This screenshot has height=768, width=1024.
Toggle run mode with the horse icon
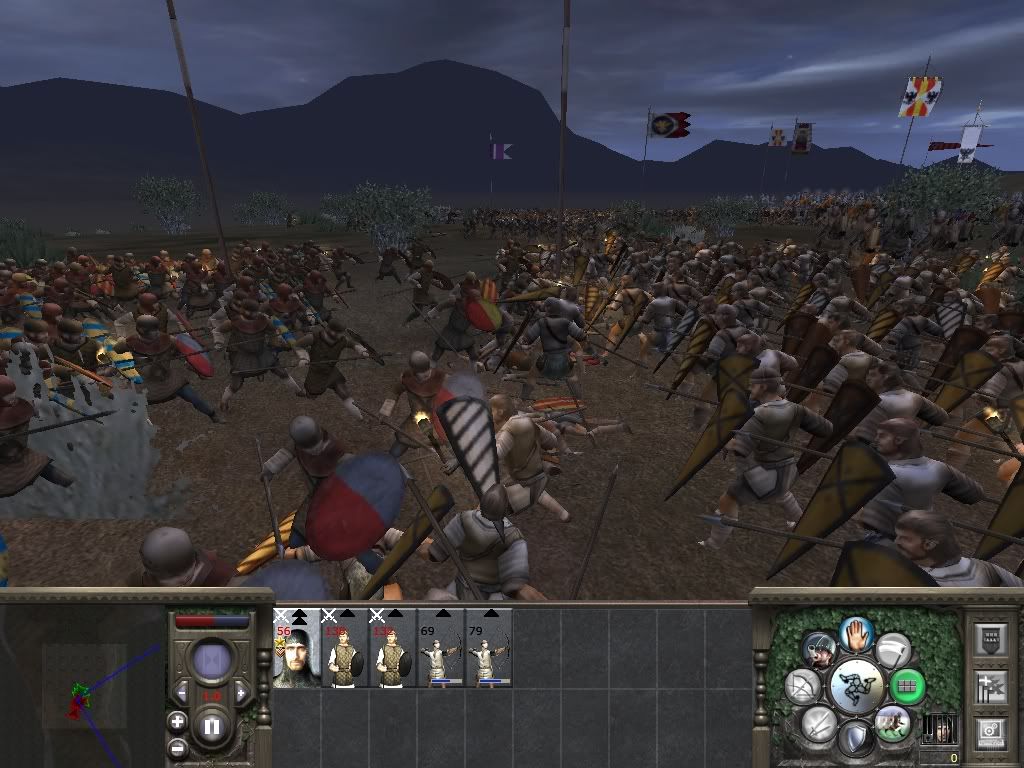click(x=891, y=723)
